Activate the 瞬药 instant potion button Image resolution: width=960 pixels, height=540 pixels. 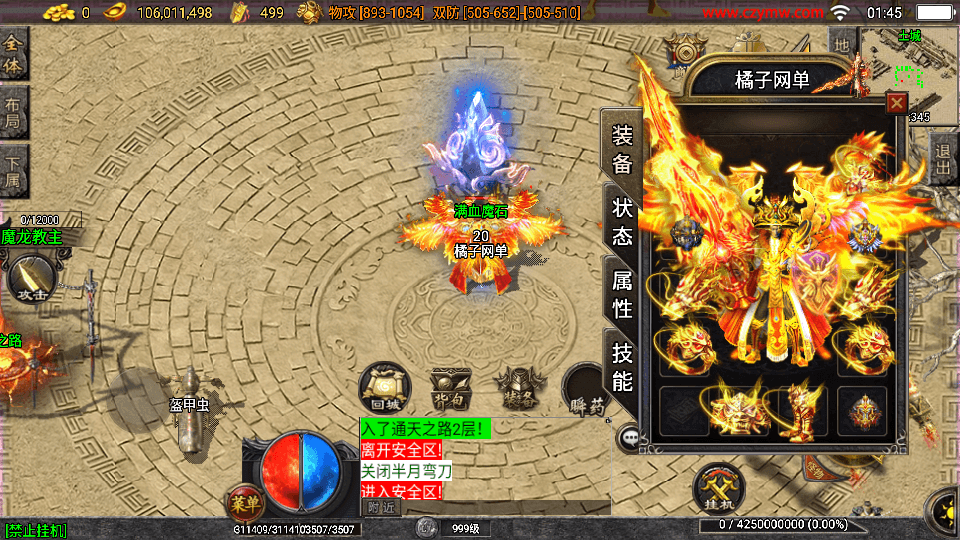[x=583, y=390]
